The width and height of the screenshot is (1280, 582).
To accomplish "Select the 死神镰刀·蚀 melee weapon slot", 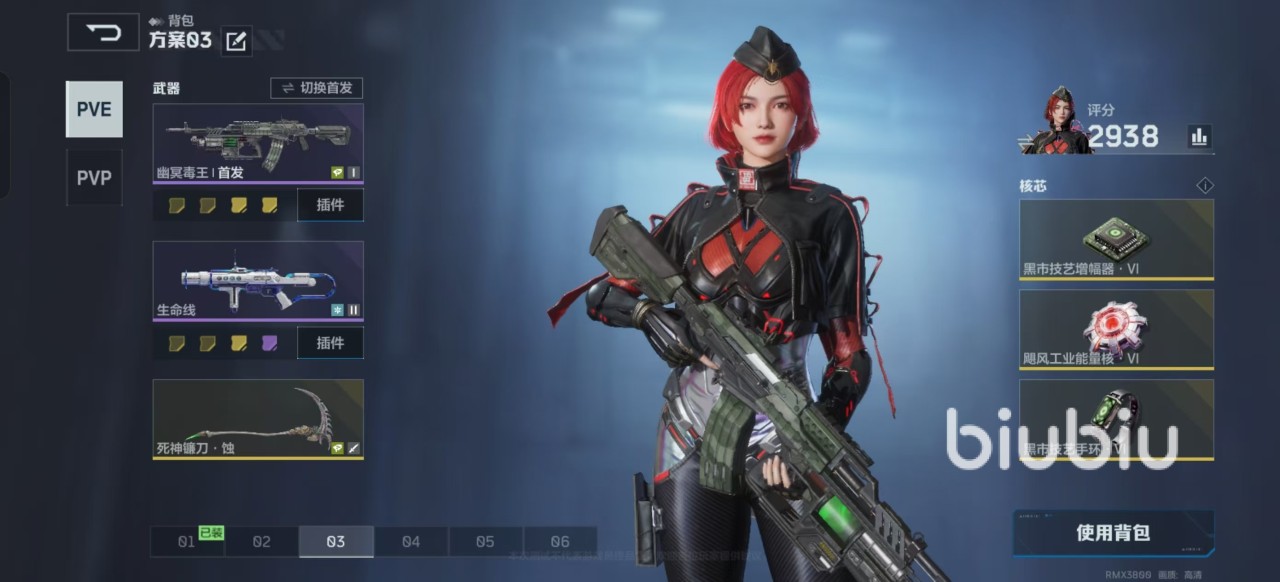I will [258, 419].
